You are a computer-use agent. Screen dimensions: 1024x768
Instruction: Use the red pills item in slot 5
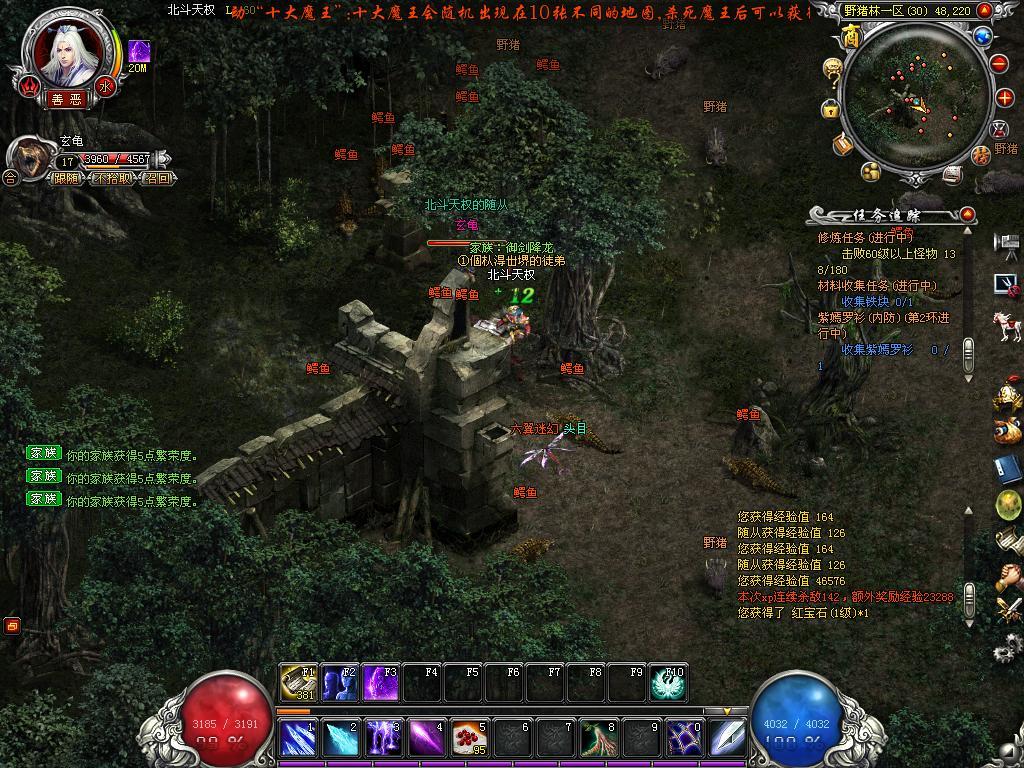click(x=468, y=738)
